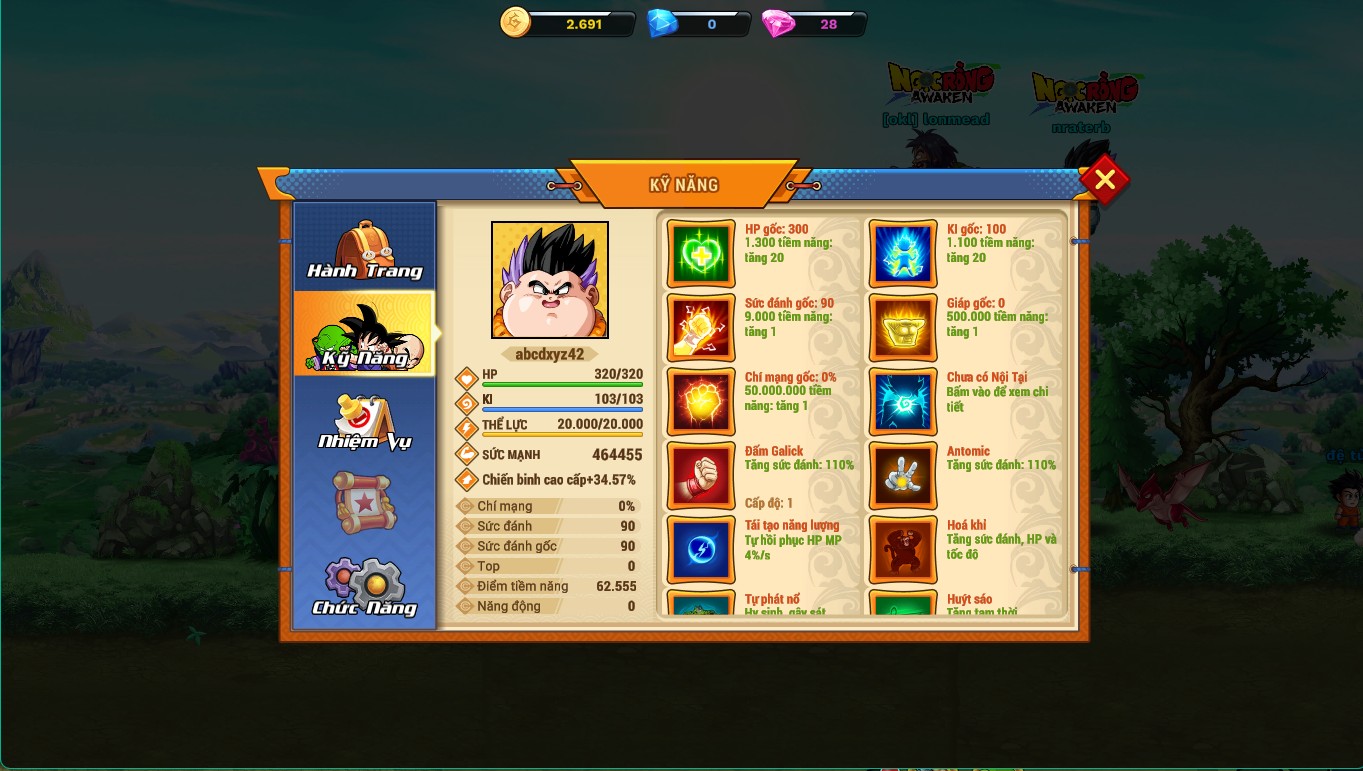This screenshot has height=771, width=1363.
Task: Click the gold coin currency icon
Action: click(515, 23)
